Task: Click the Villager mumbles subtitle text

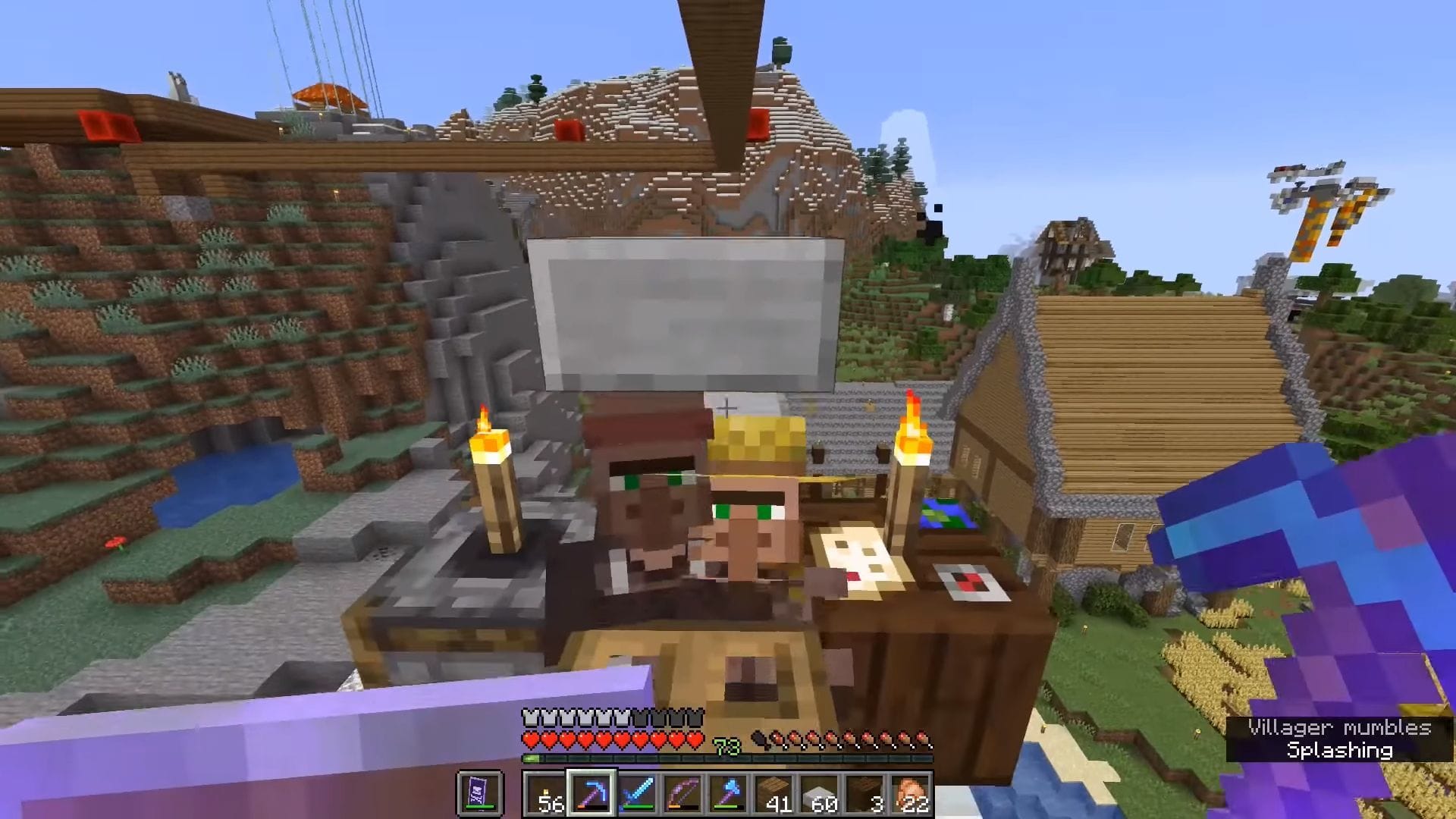Action: 1338,726
